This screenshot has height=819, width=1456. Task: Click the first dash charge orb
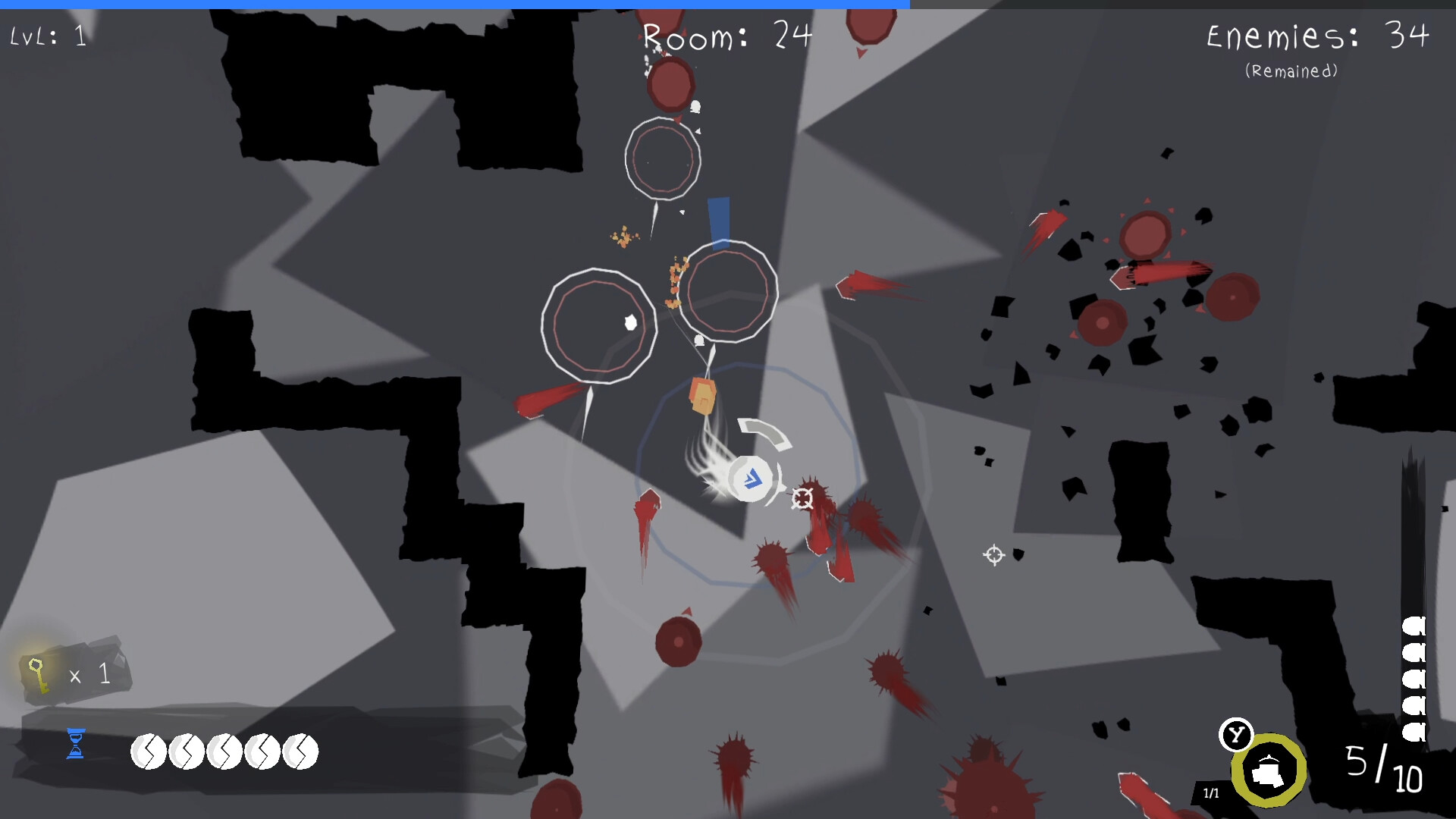coord(149,752)
